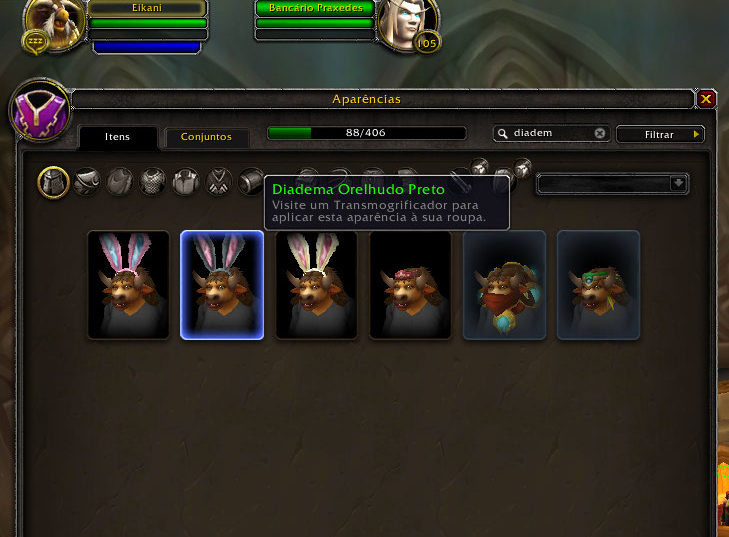Image resolution: width=729 pixels, height=537 pixels.
Task: Select the highlighted Diadema Orelhudo Preto appearance
Action: point(222,285)
